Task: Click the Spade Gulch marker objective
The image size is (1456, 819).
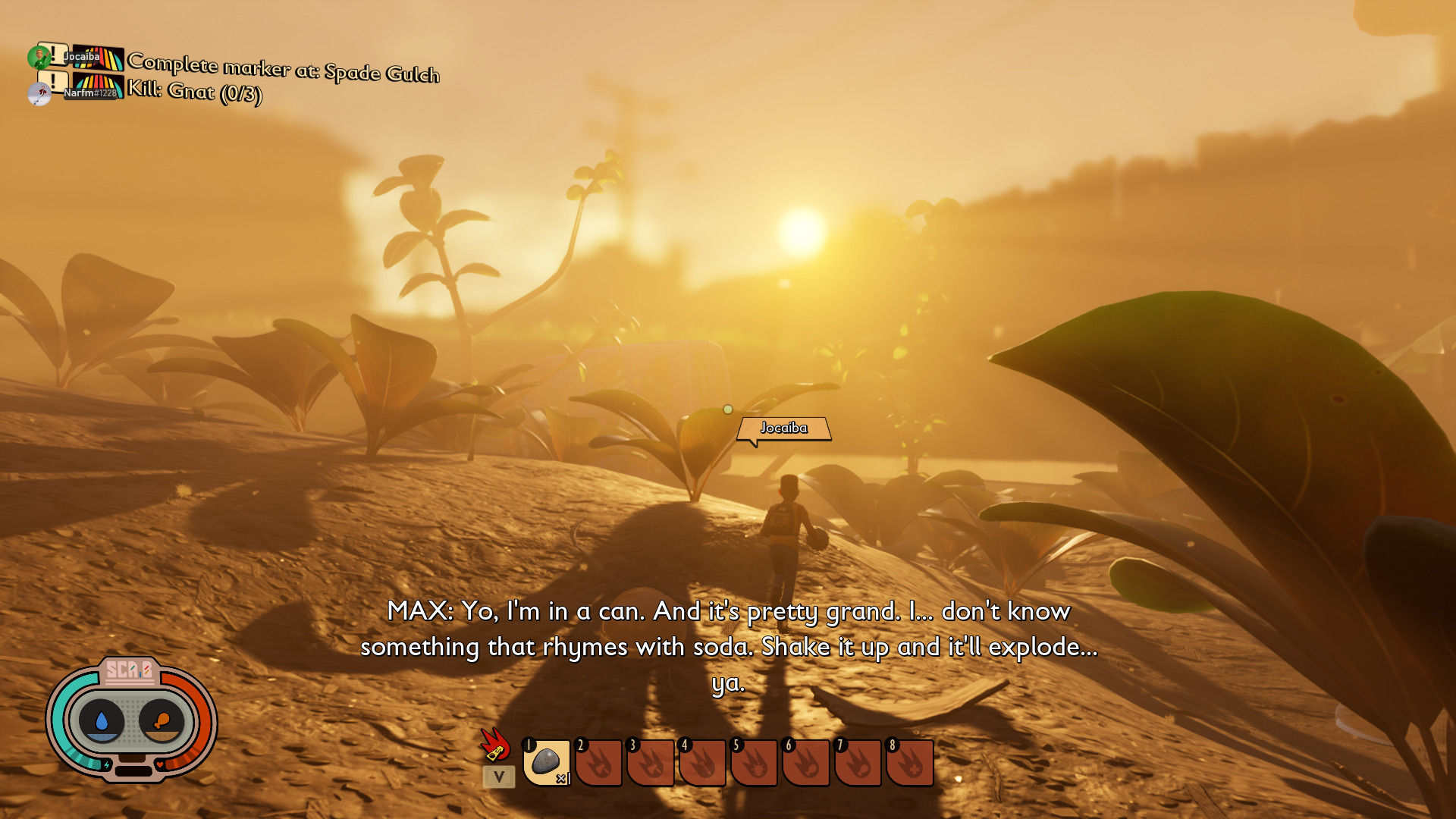Action: coord(283,68)
